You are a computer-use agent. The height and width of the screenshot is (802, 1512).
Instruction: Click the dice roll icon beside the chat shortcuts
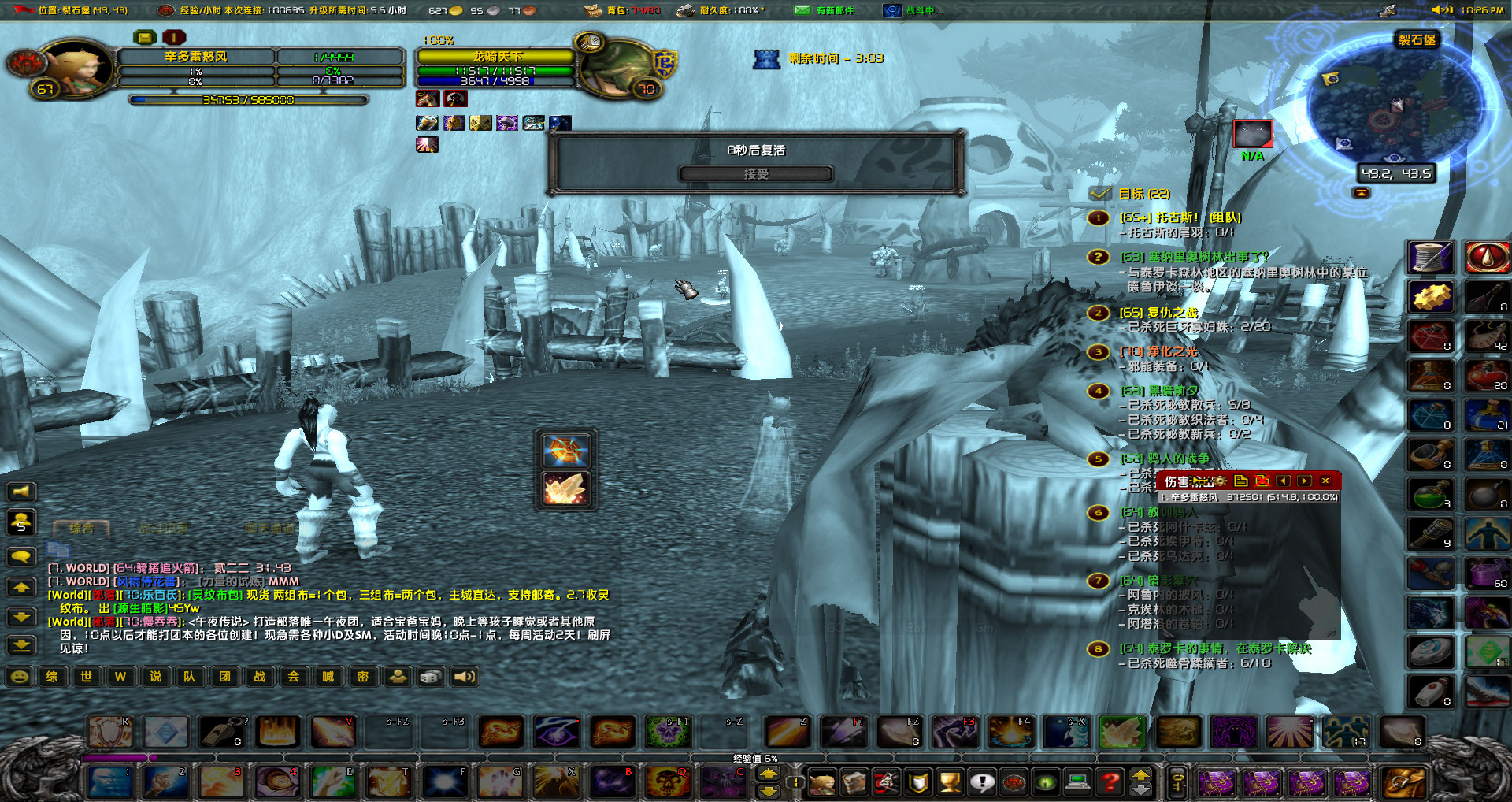tap(430, 677)
